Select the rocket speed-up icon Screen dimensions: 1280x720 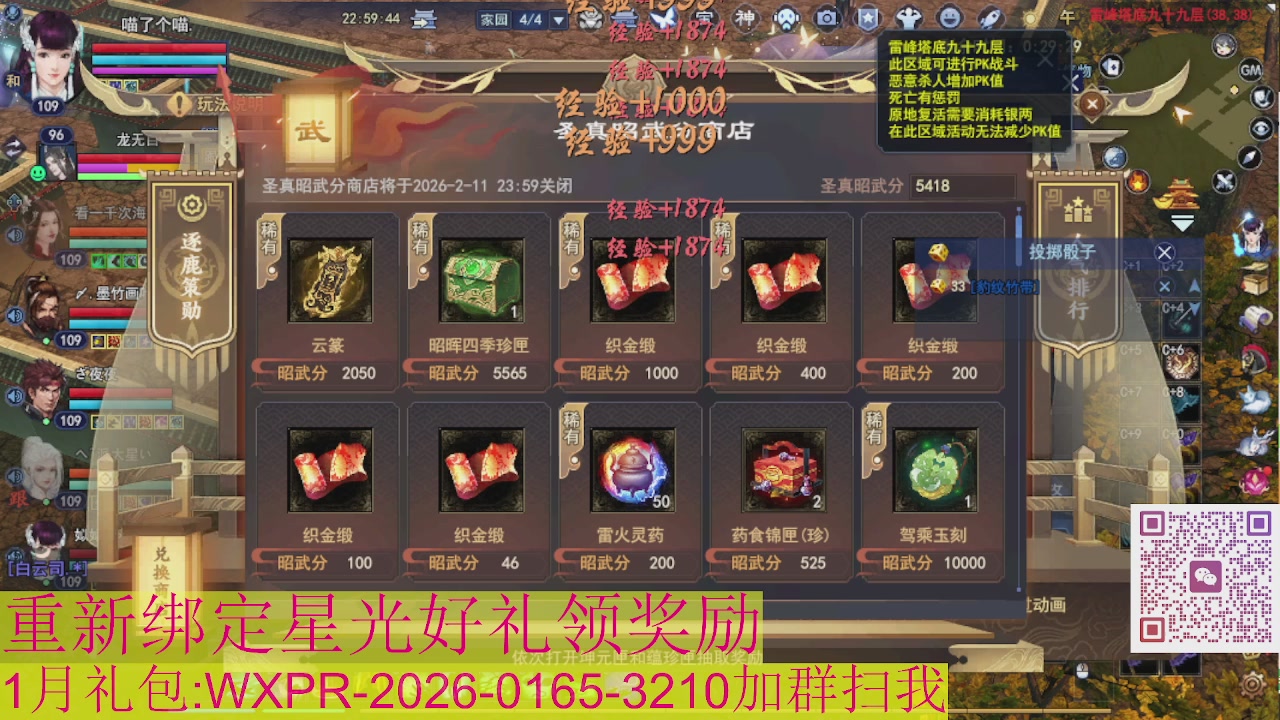(x=990, y=17)
